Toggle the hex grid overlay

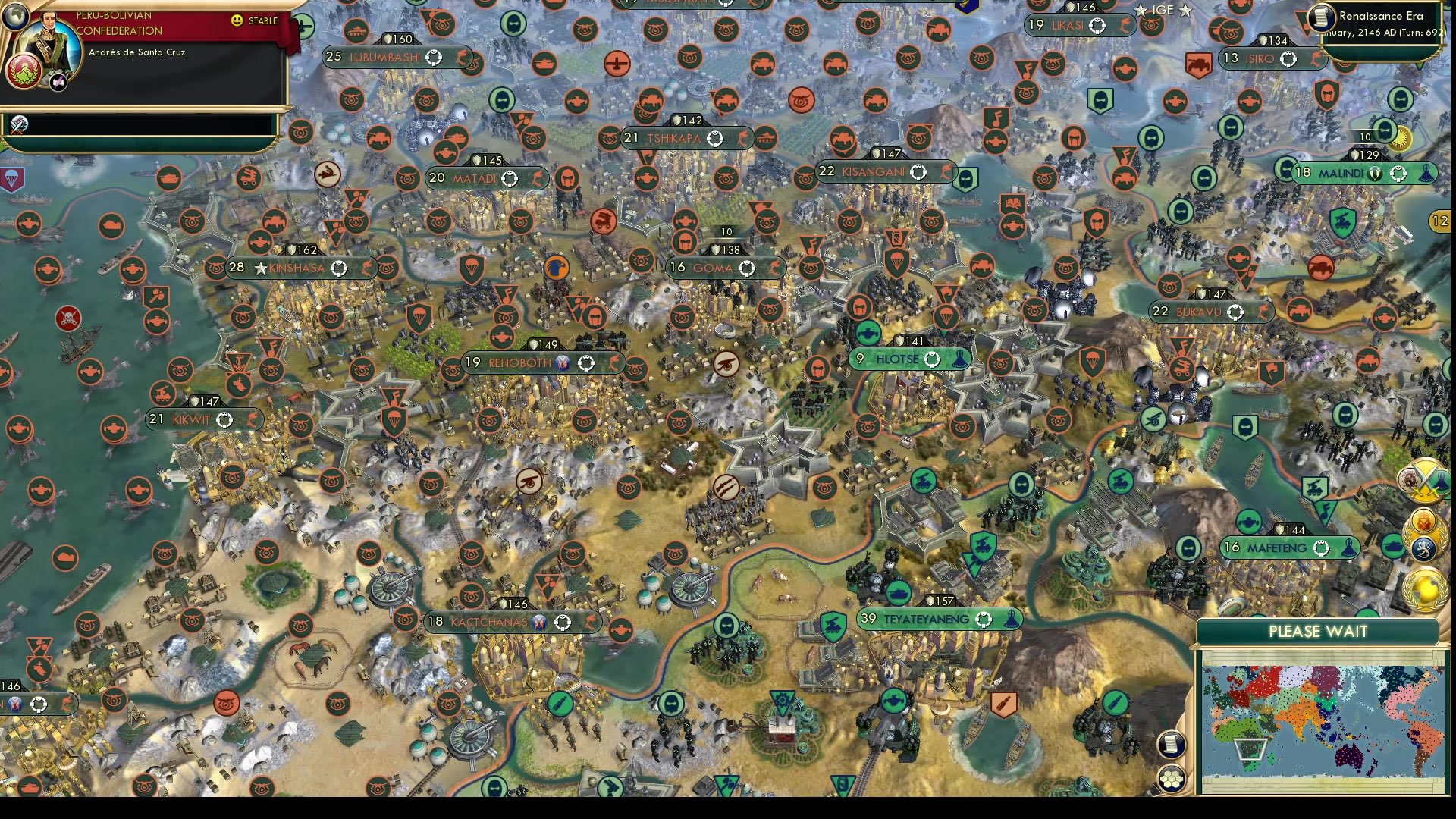[1172, 777]
